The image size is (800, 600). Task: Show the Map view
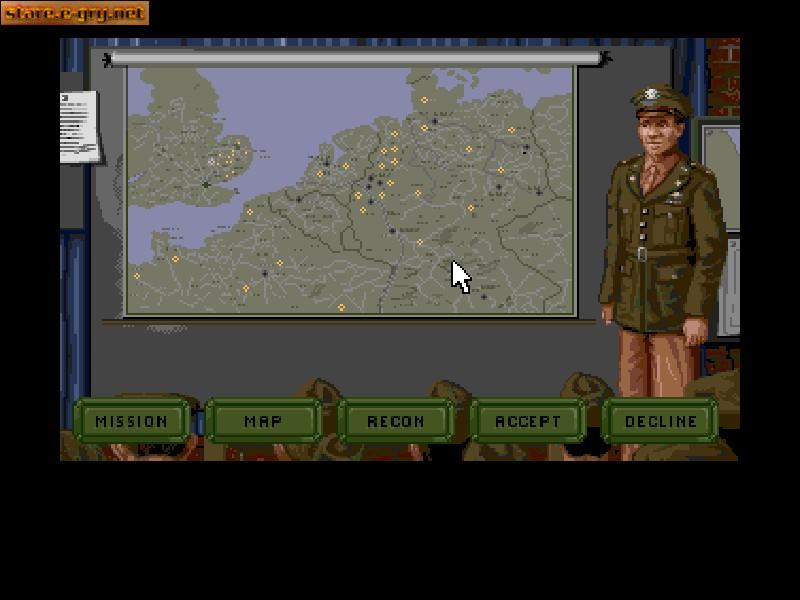(x=263, y=421)
